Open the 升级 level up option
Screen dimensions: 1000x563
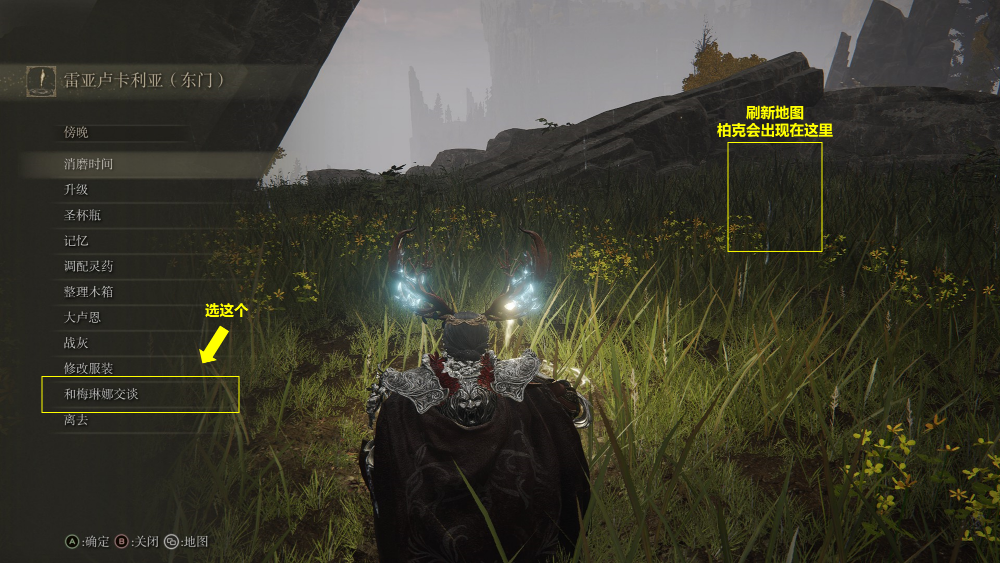76,189
